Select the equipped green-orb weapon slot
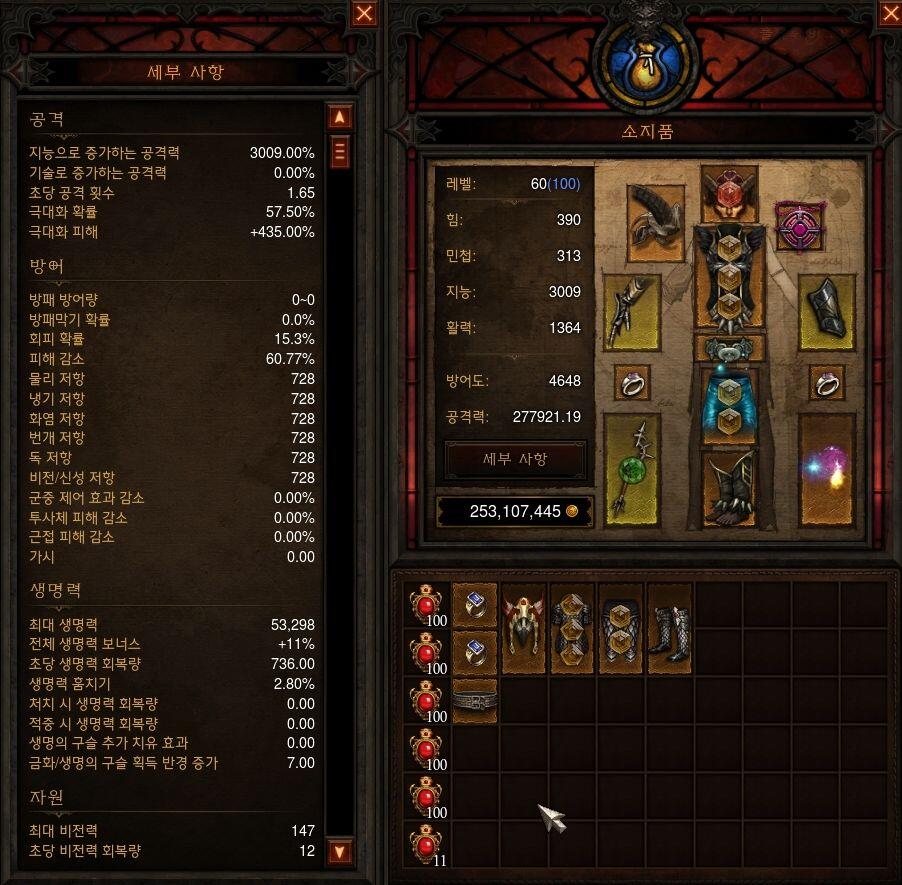The width and height of the screenshot is (902, 885). [632, 468]
